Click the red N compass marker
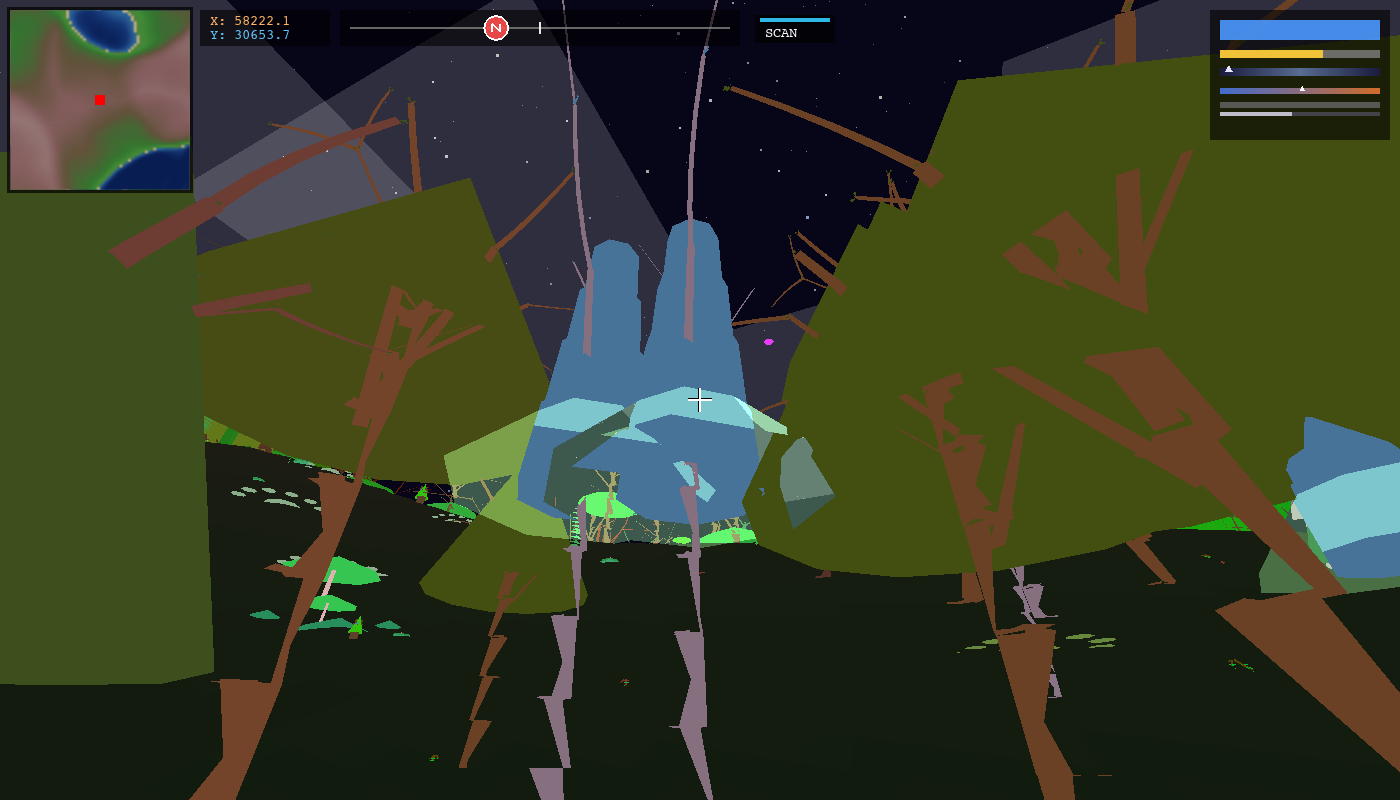This screenshot has height=800, width=1400. 496,28
